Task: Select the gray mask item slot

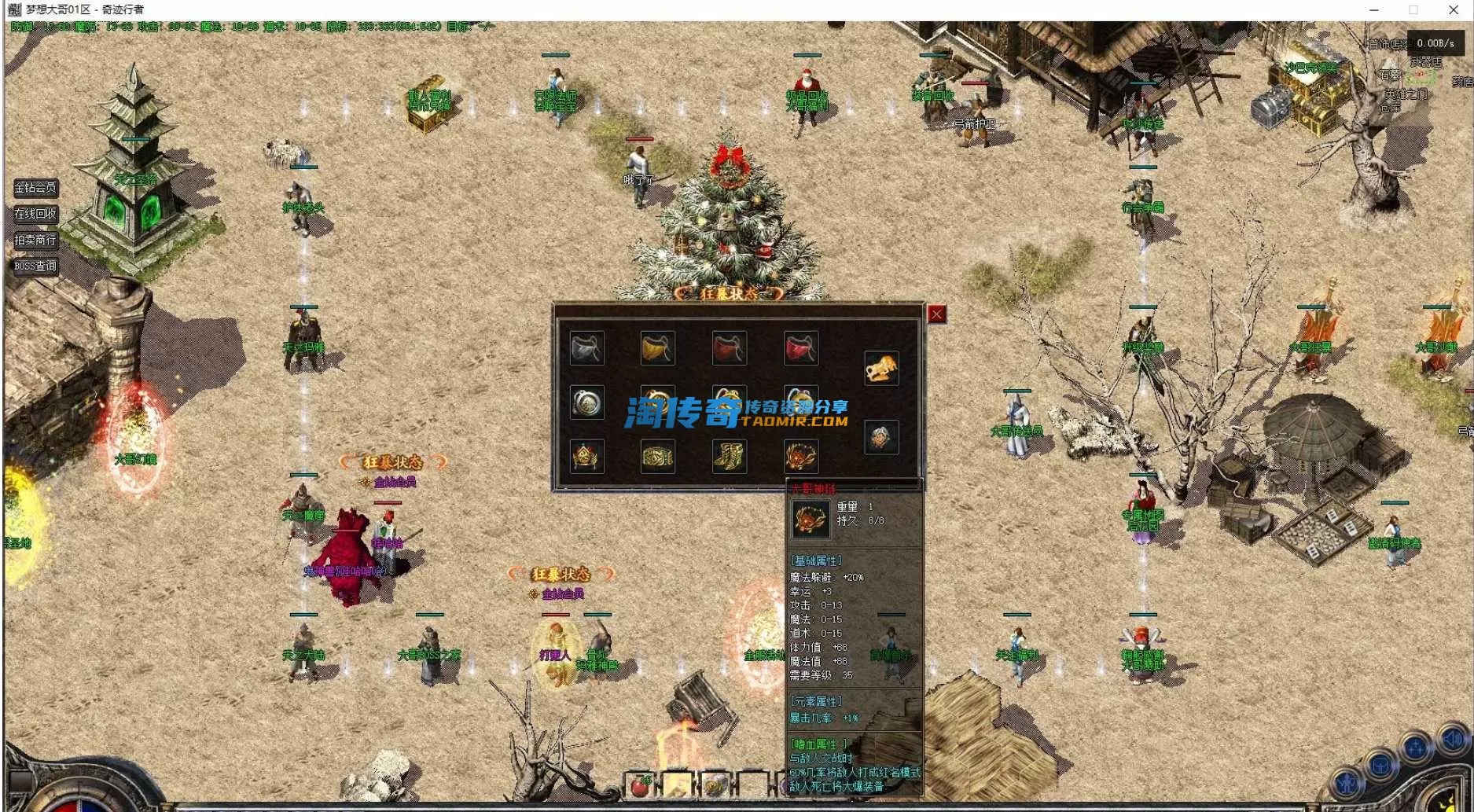Action: tap(586, 348)
